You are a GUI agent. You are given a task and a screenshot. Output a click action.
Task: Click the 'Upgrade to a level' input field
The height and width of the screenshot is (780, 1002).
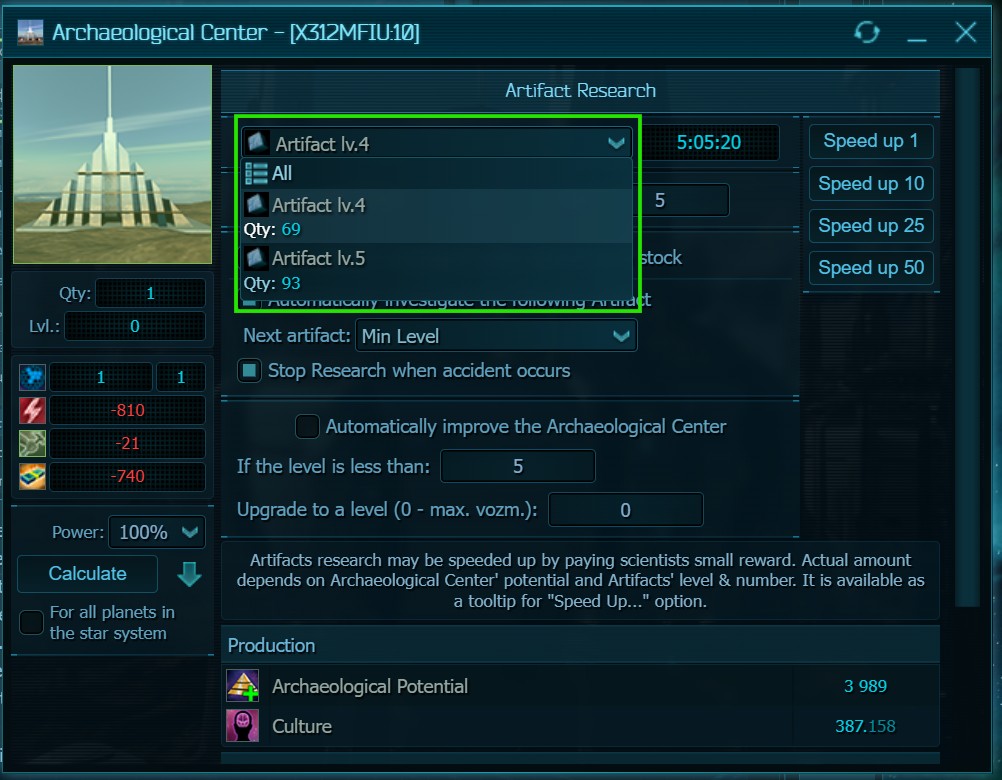[x=625, y=510]
